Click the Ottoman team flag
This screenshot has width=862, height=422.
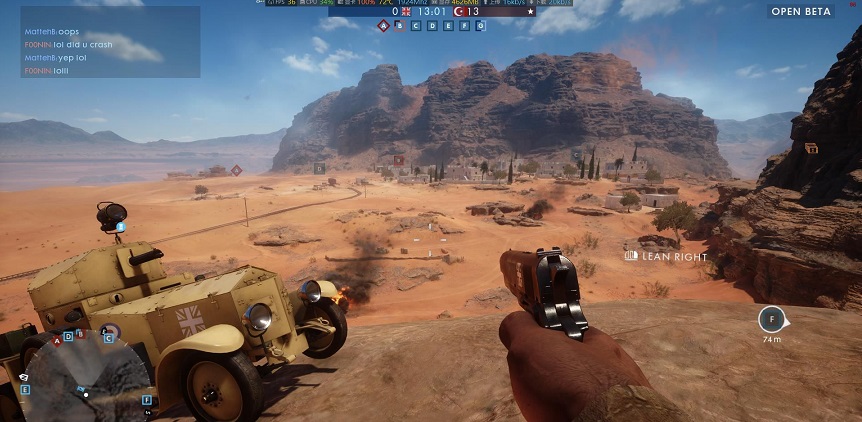click(460, 12)
